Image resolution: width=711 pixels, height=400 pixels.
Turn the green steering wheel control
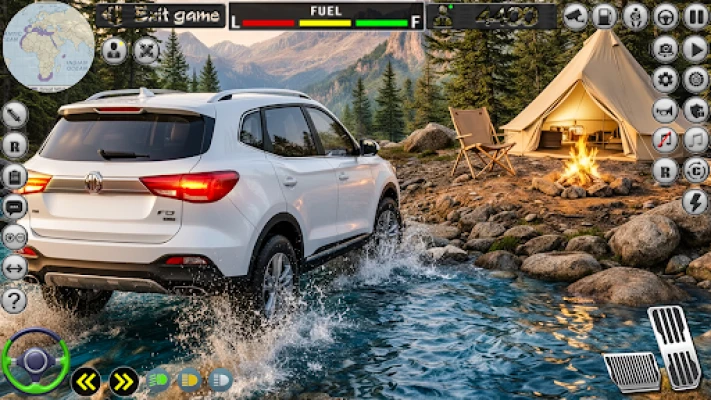coord(35,361)
